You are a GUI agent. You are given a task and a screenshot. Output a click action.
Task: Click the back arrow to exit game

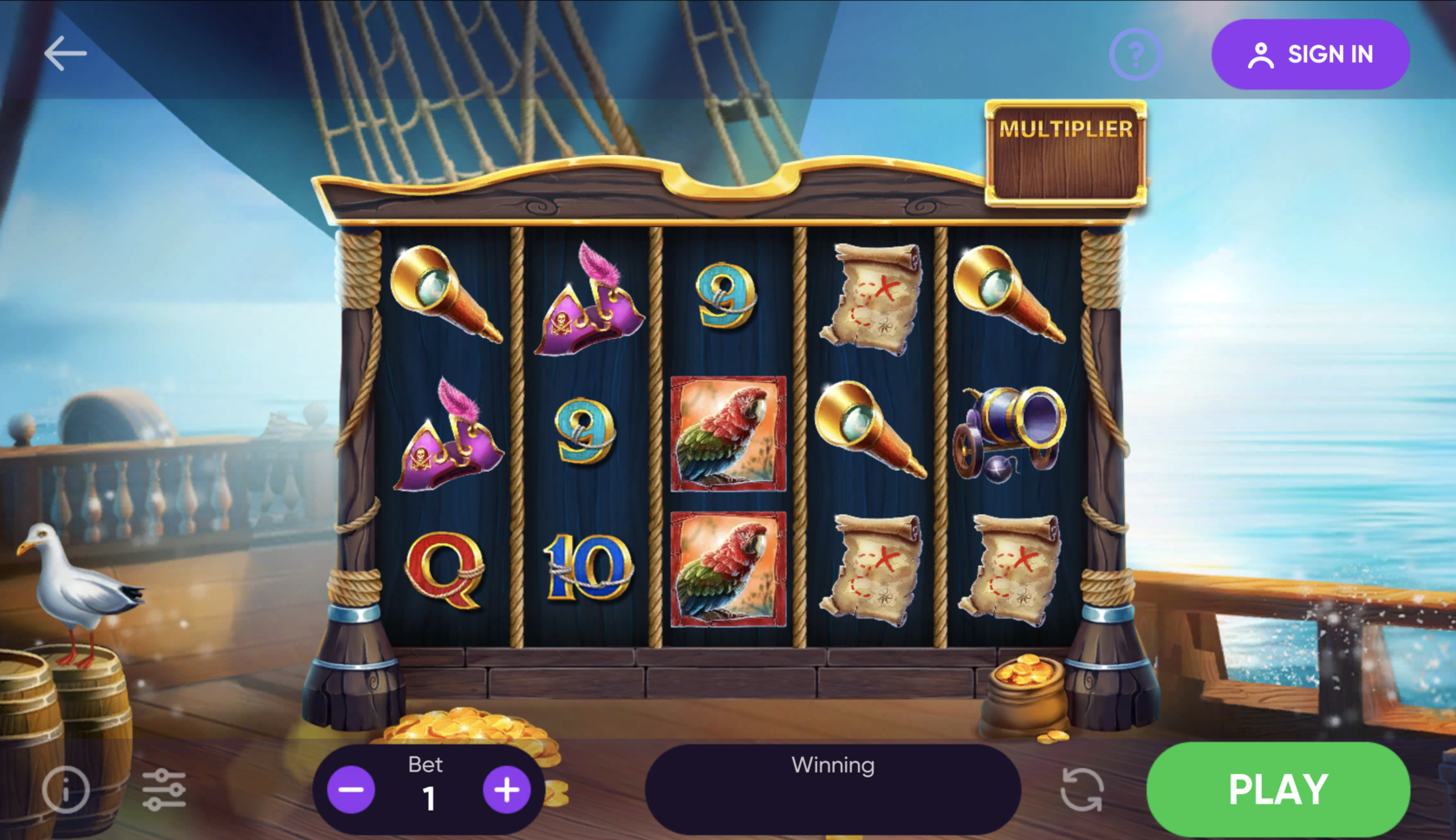[x=64, y=52]
